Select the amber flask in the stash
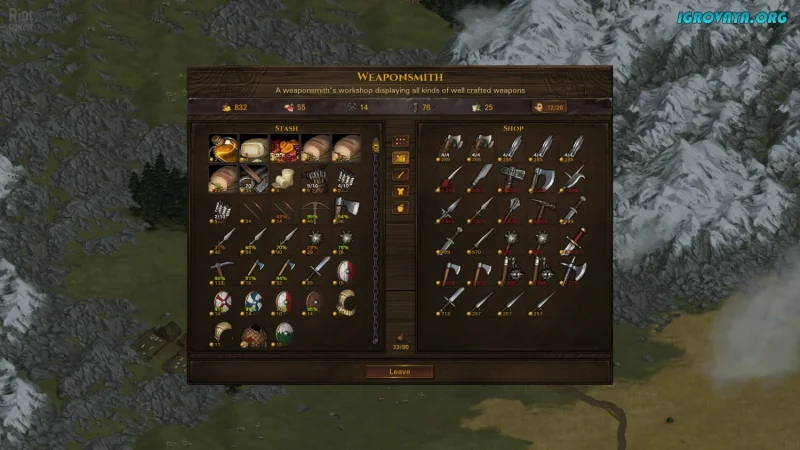This screenshot has height=450, width=800. 223,148
